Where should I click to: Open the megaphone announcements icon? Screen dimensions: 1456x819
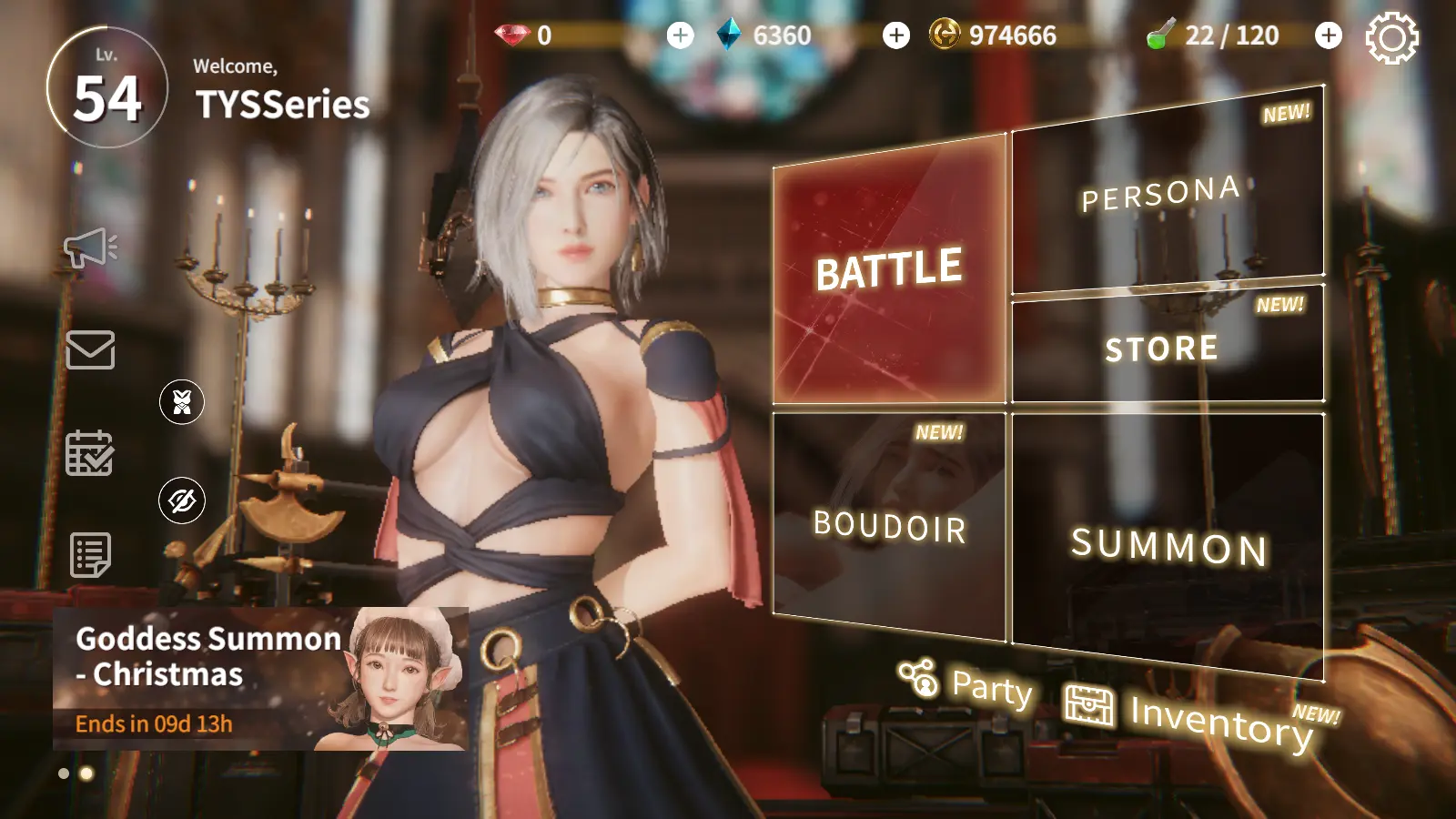coord(90,248)
